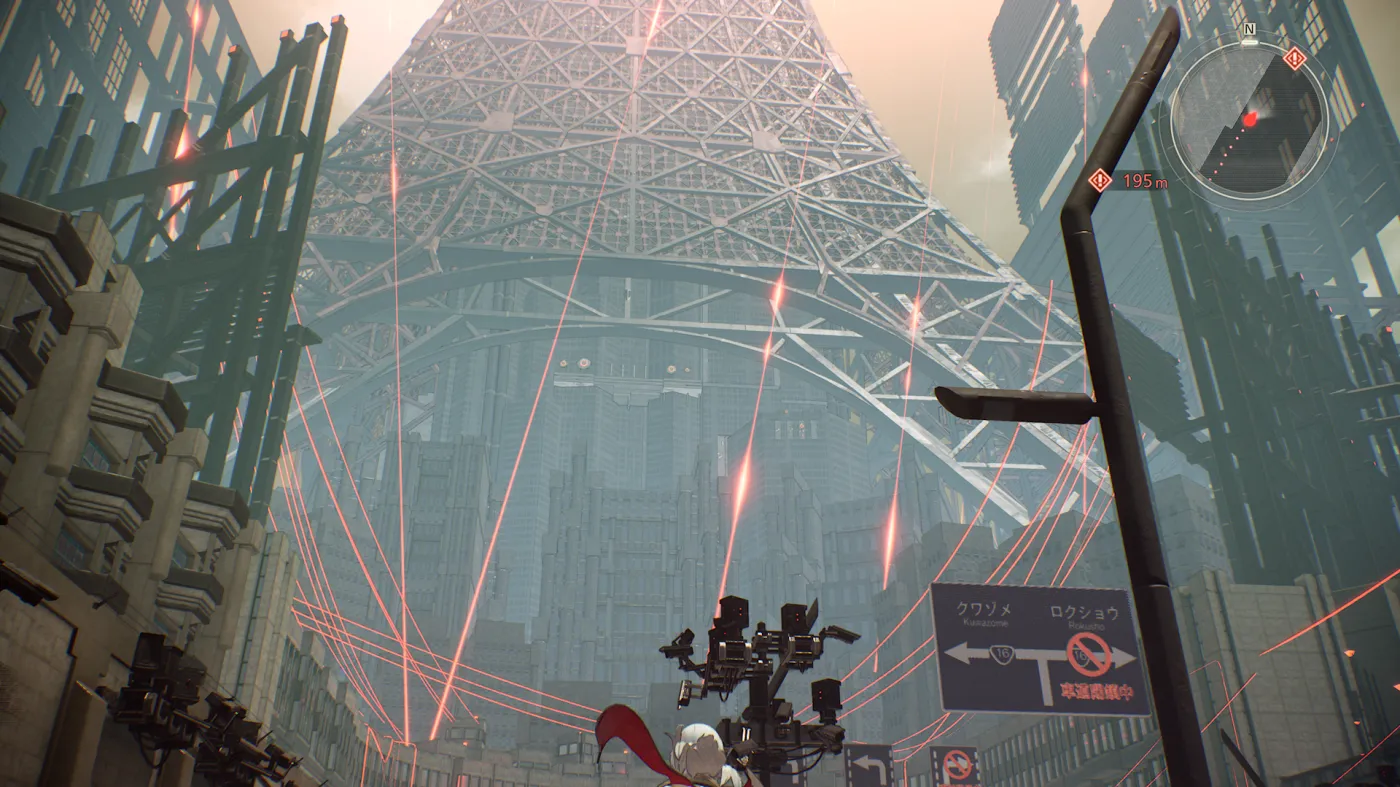Select the Route 16 shield on the road sign
This screenshot has width=1400, height=787.
tap(1002, 652)
